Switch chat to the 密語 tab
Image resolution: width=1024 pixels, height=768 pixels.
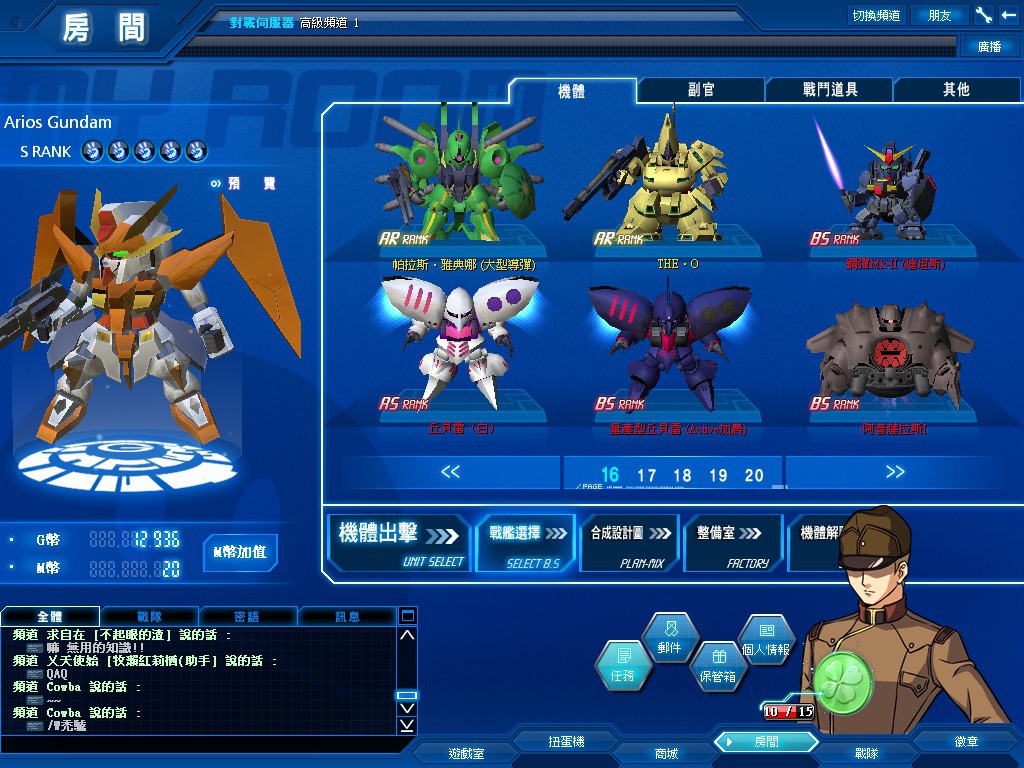coord(247,617)
